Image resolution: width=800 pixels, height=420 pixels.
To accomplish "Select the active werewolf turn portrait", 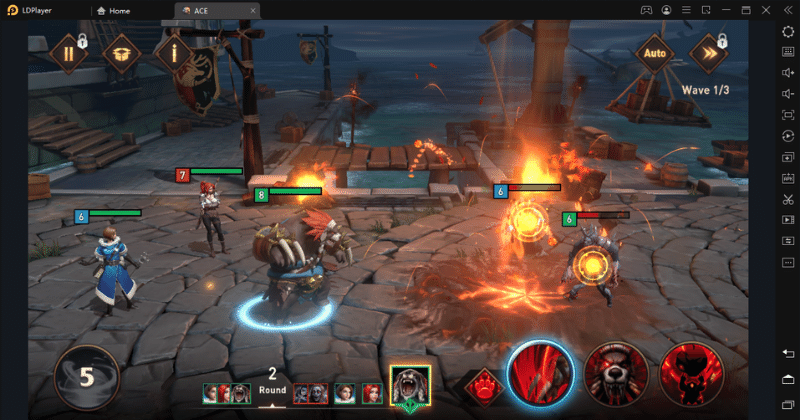I will pyautogui.click(x=410, y=385).
